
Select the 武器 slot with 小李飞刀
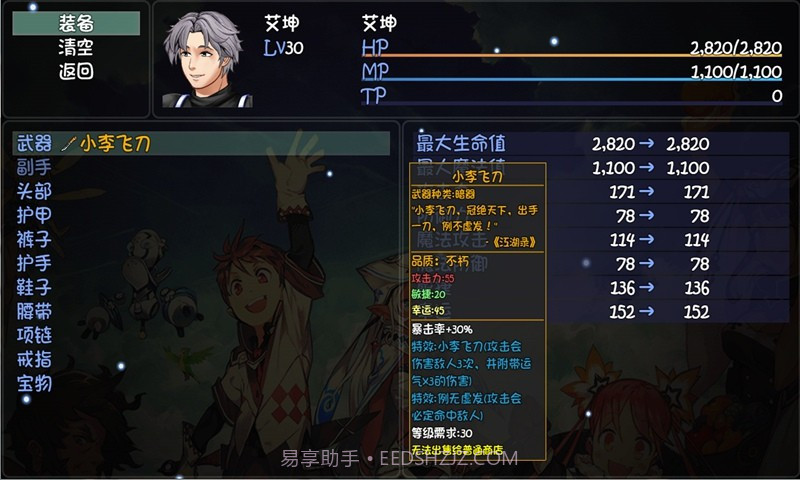[200, 144]
